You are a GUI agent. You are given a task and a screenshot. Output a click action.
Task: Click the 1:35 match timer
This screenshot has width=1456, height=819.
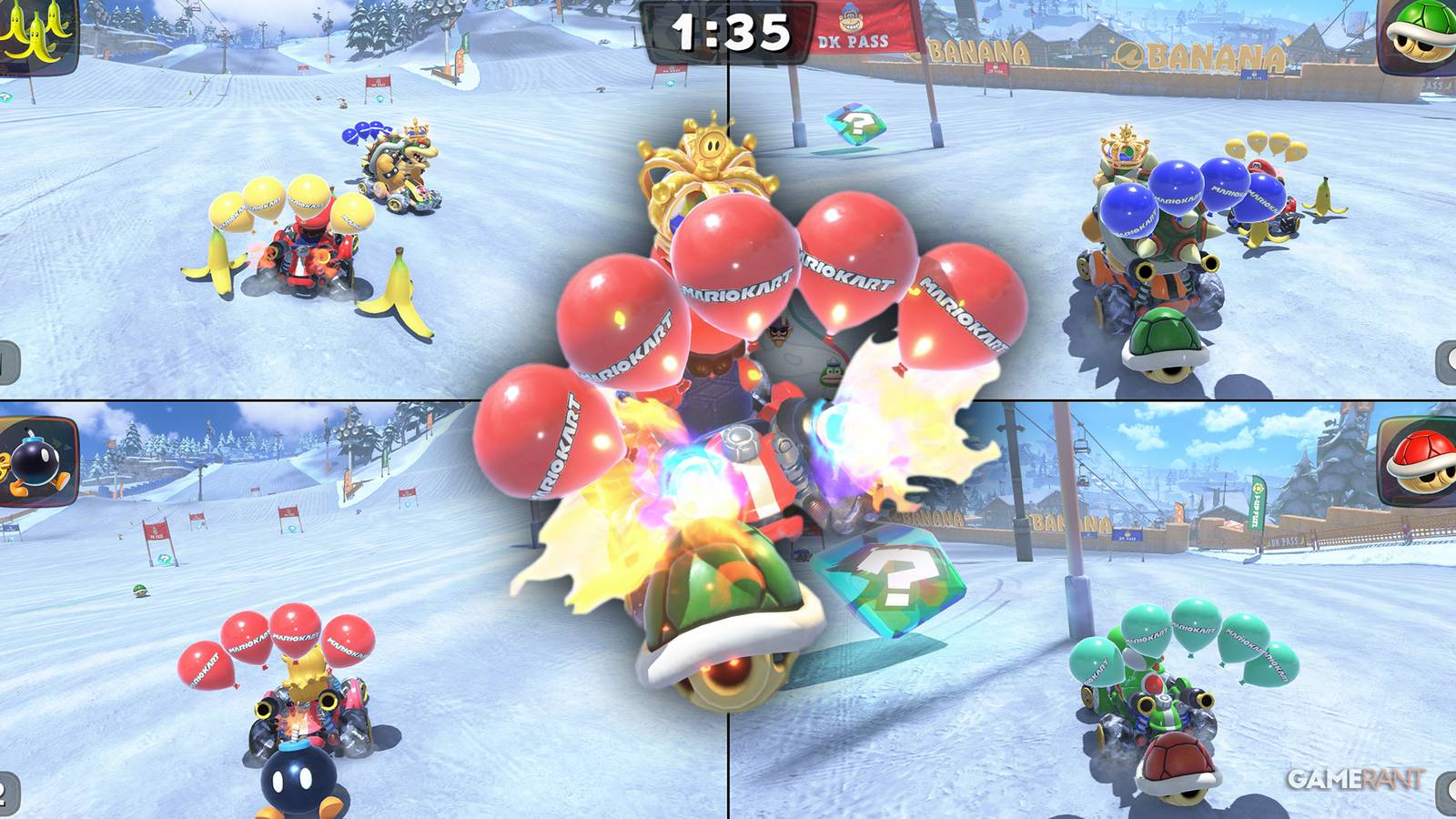click(728, 32)
